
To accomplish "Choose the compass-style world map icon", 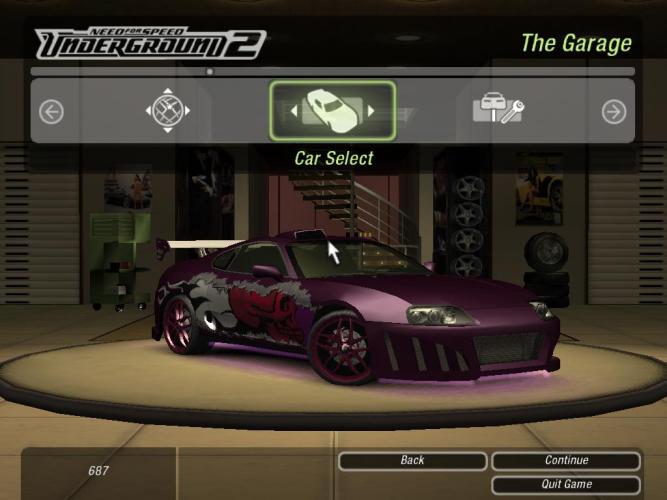I will pyautogui.click(x=167, y=110).
